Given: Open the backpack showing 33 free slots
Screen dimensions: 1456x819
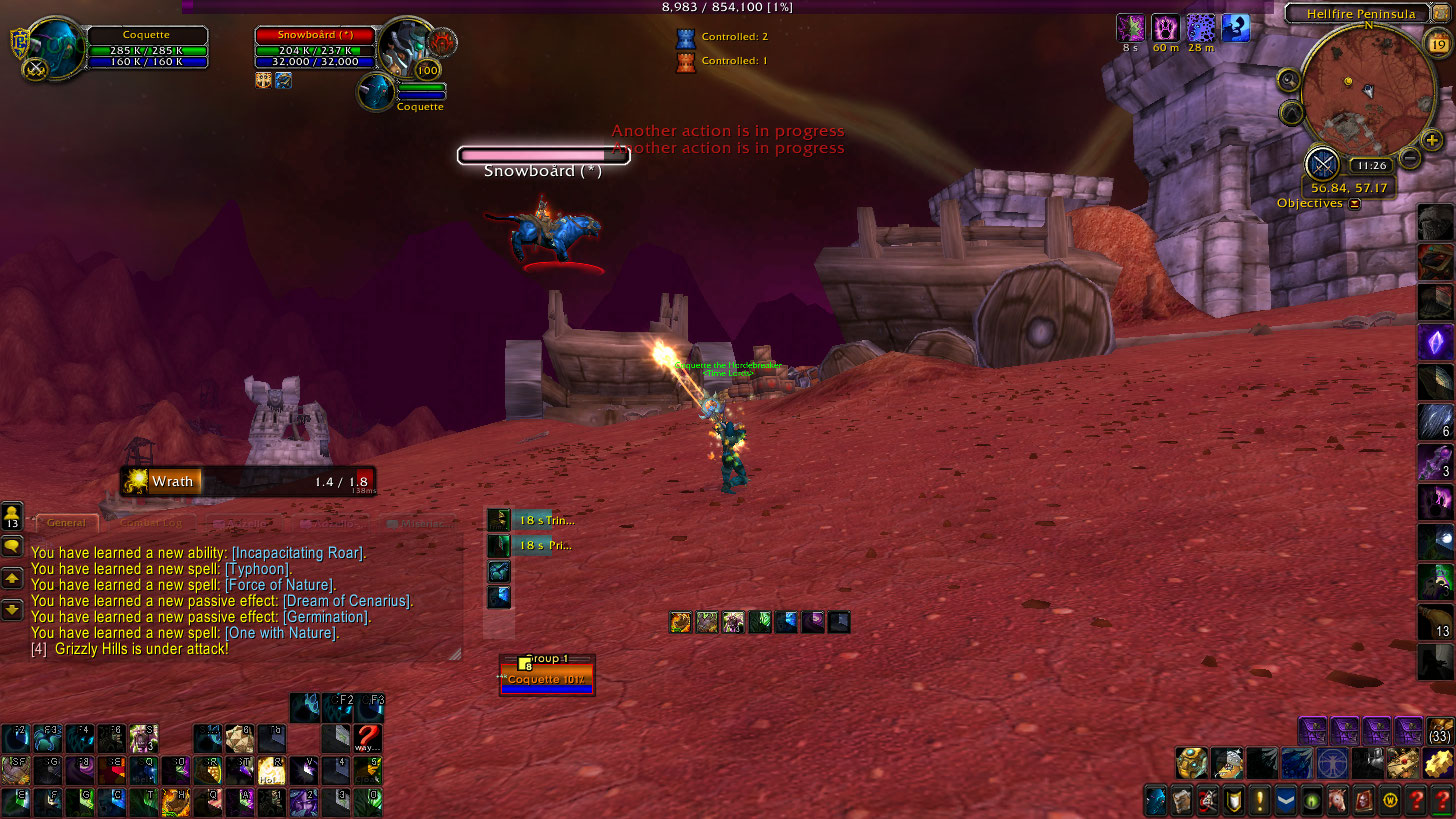Looking at the screenshot, I should click(x=1439, y=731).
